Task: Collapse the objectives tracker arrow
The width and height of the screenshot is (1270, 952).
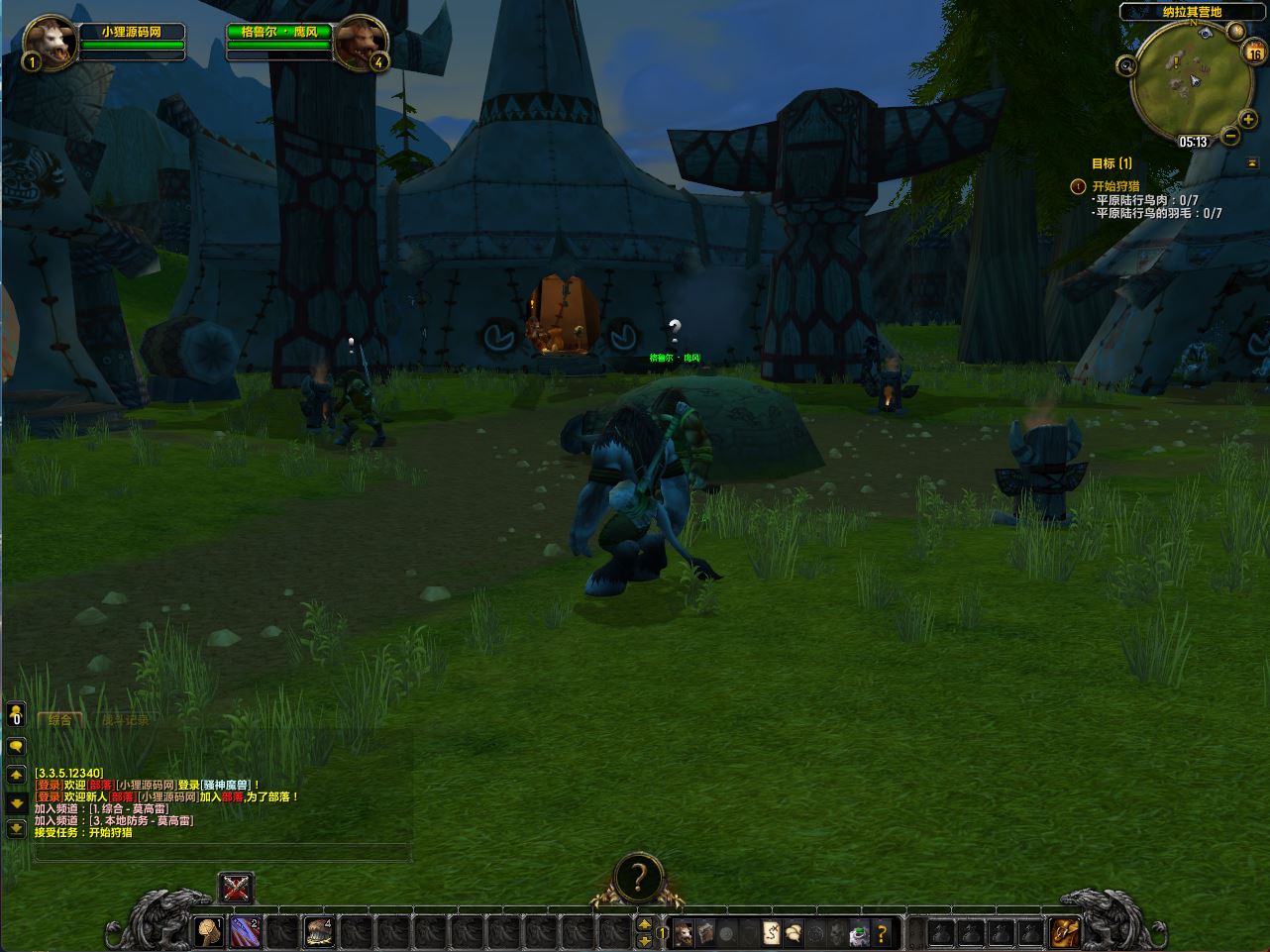Action: 1252,162
